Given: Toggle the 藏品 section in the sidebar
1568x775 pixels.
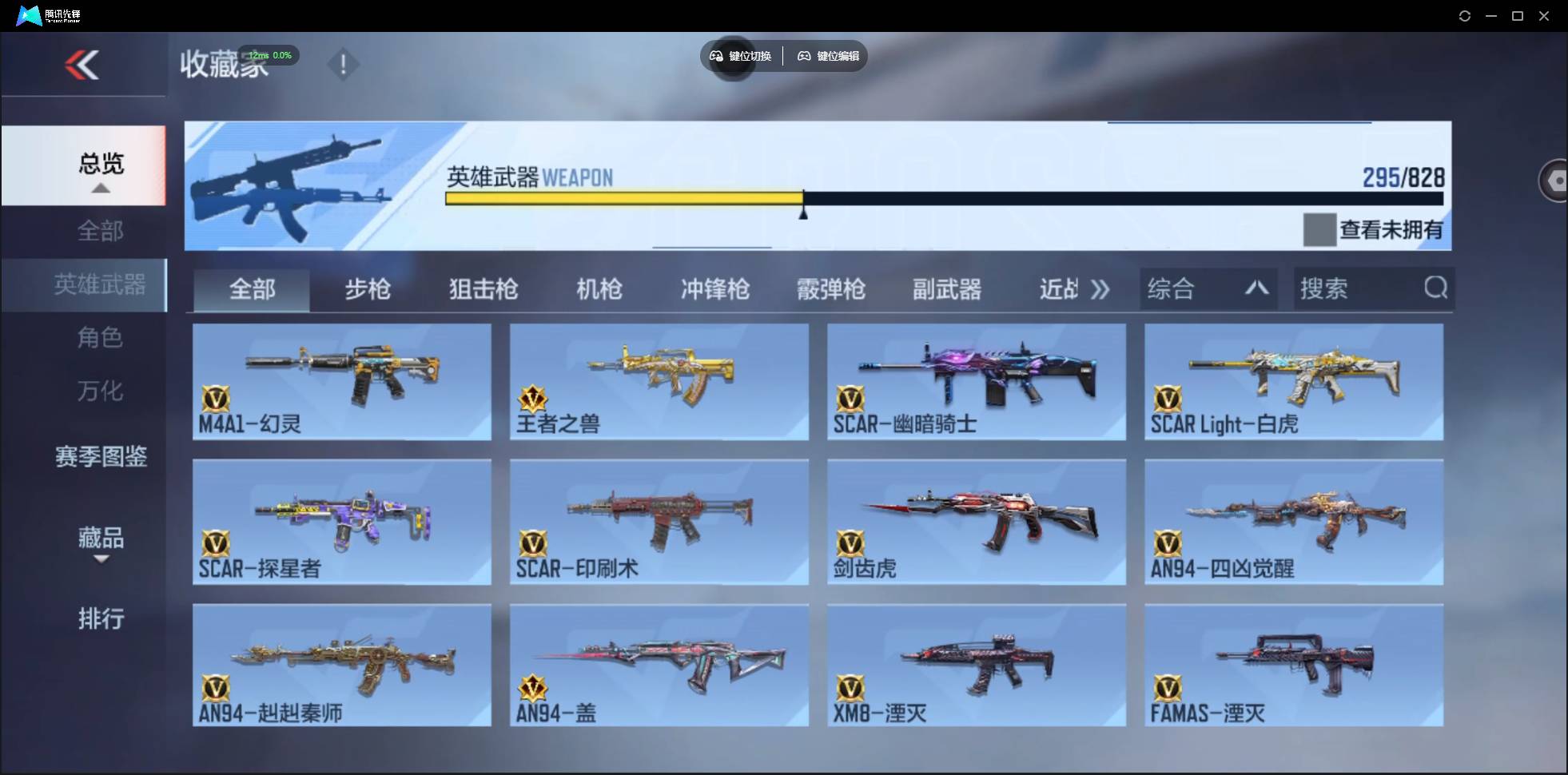Looking at the screenshot, I should click(x=101, y=539).
